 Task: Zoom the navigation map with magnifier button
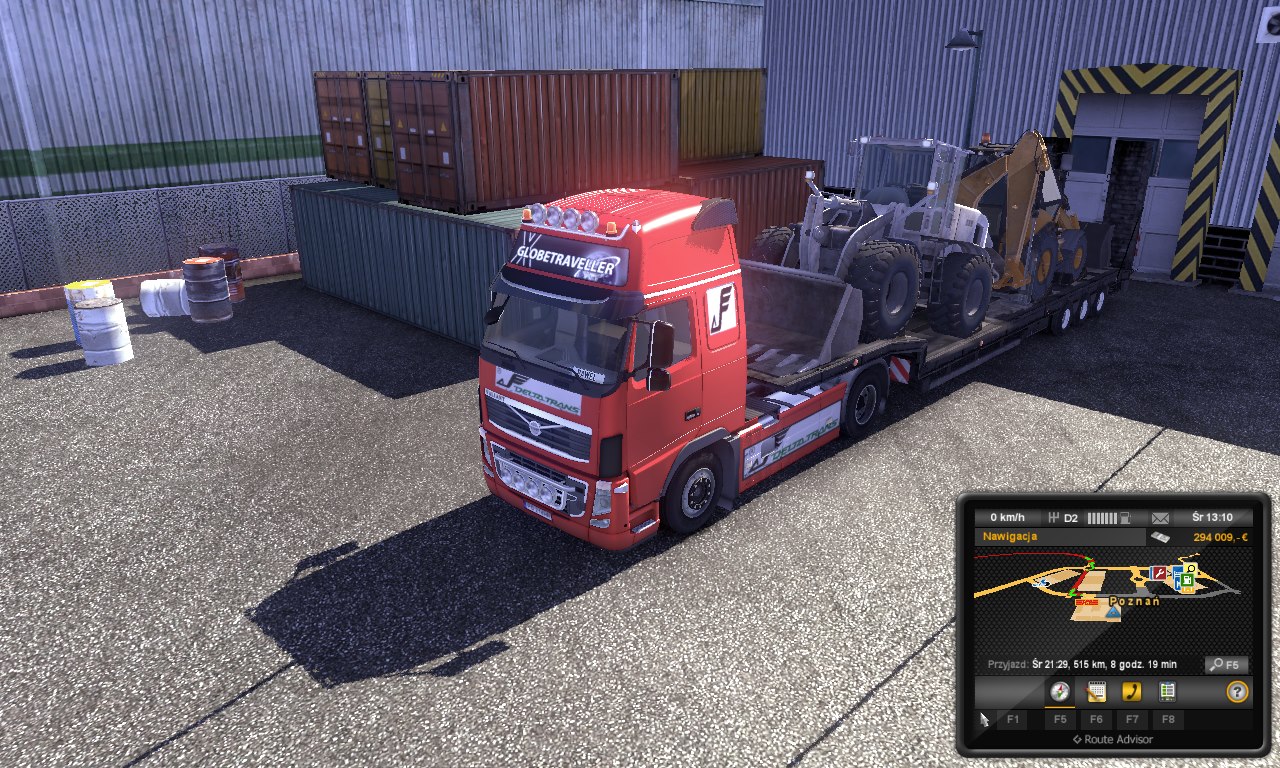tap(1226, 664)
